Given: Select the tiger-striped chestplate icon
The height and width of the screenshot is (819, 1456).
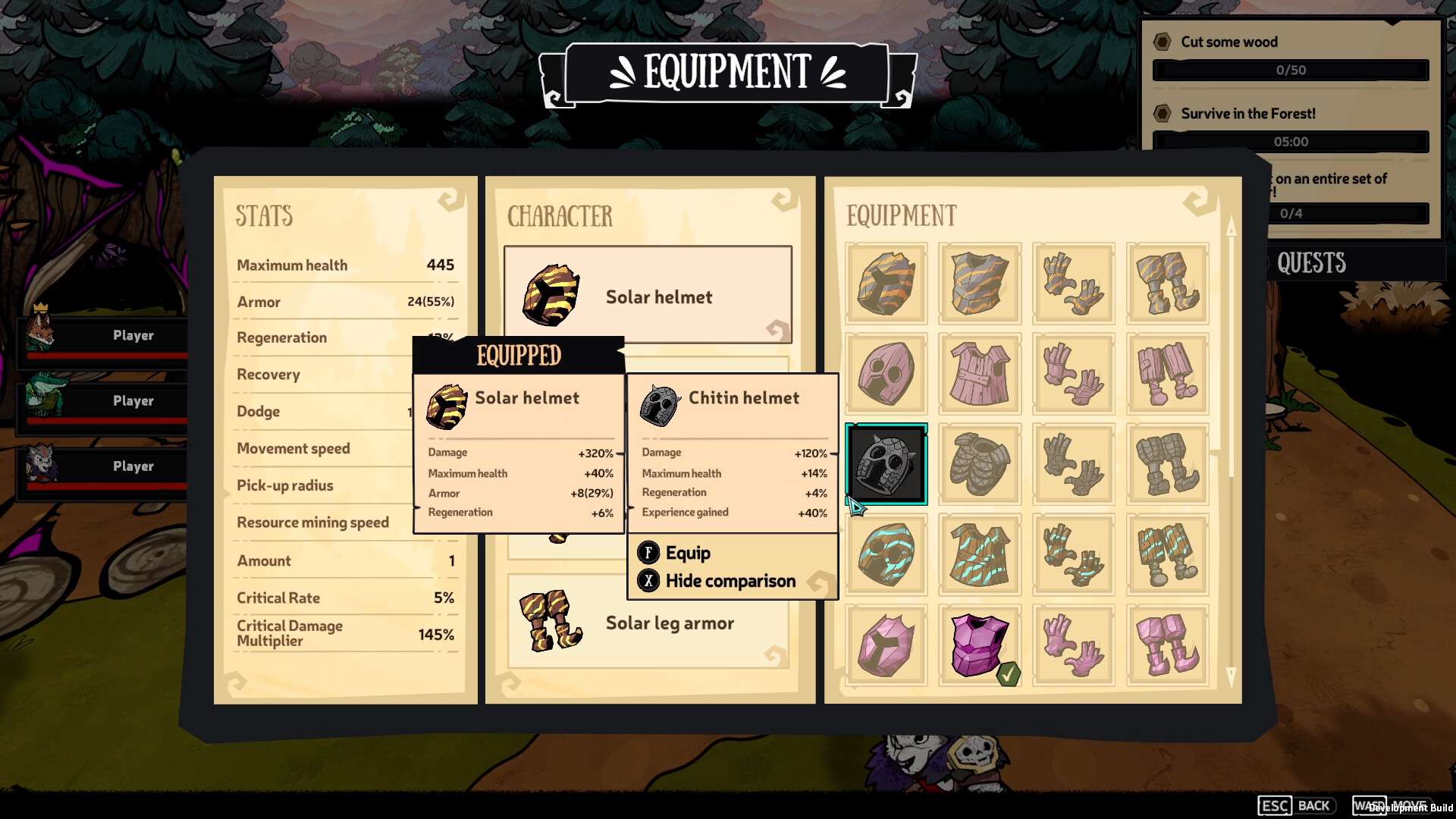Looking at the screenshot, I should [x=980, y=284].
